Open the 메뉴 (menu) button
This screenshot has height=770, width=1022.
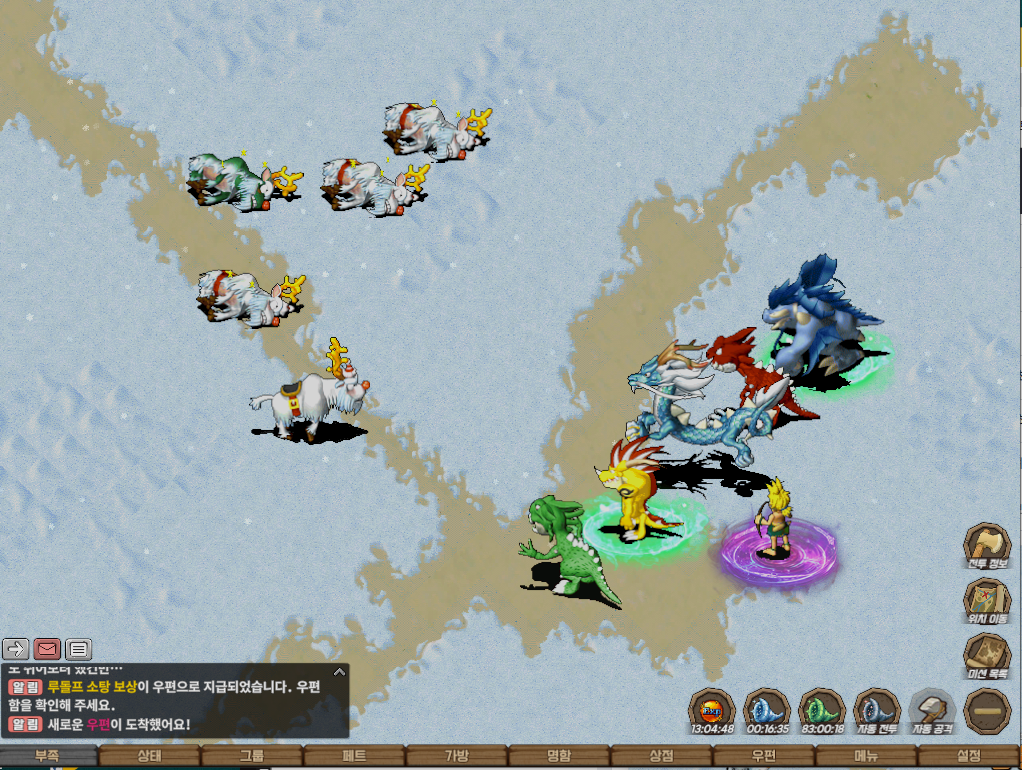866,757
